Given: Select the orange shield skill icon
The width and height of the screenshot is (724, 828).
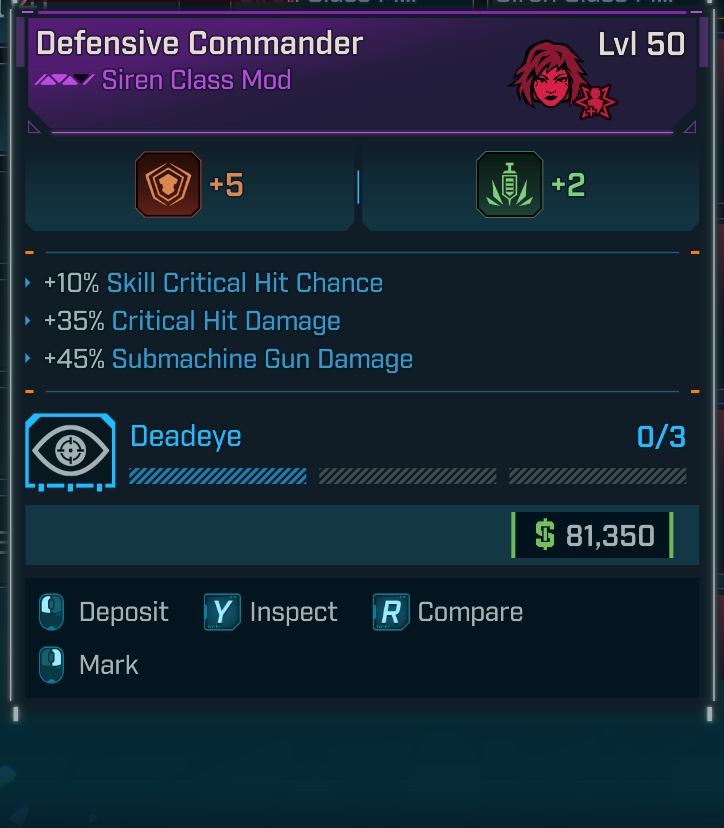Looking at the screenshot, I should pos(168,185).
